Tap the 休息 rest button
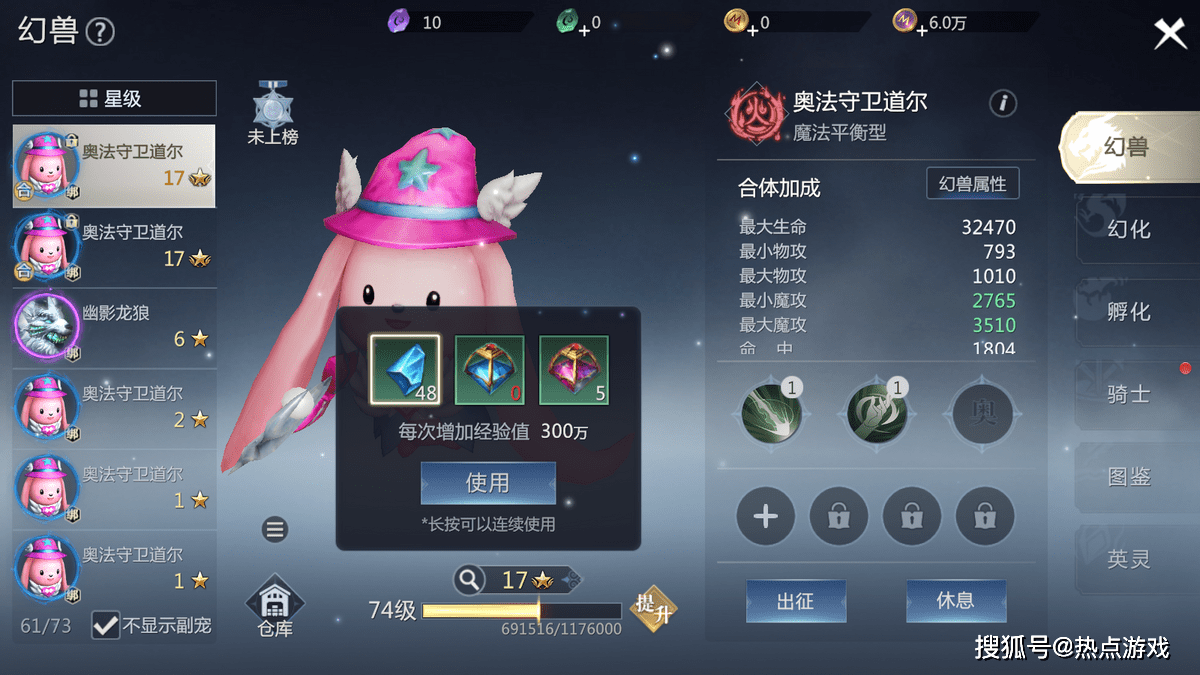 pos(955,601)
